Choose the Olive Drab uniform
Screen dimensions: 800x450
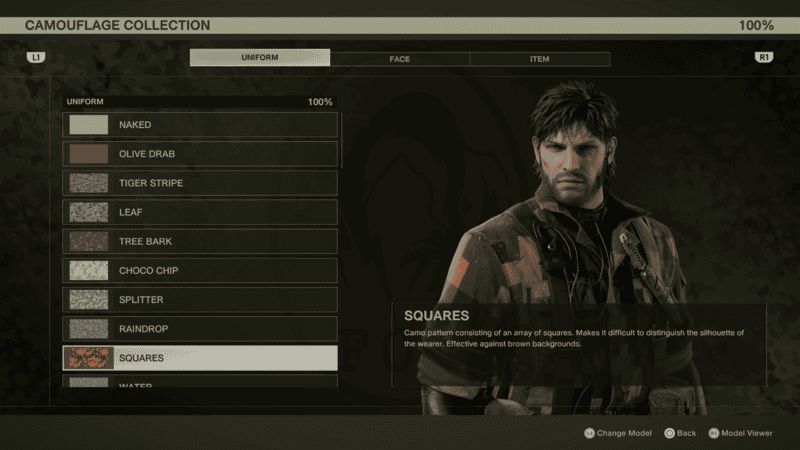200,154
